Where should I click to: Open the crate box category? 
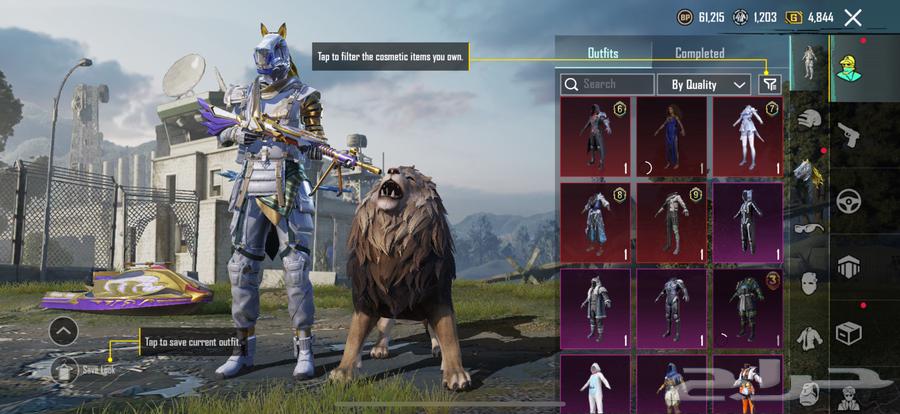point(848,331)
